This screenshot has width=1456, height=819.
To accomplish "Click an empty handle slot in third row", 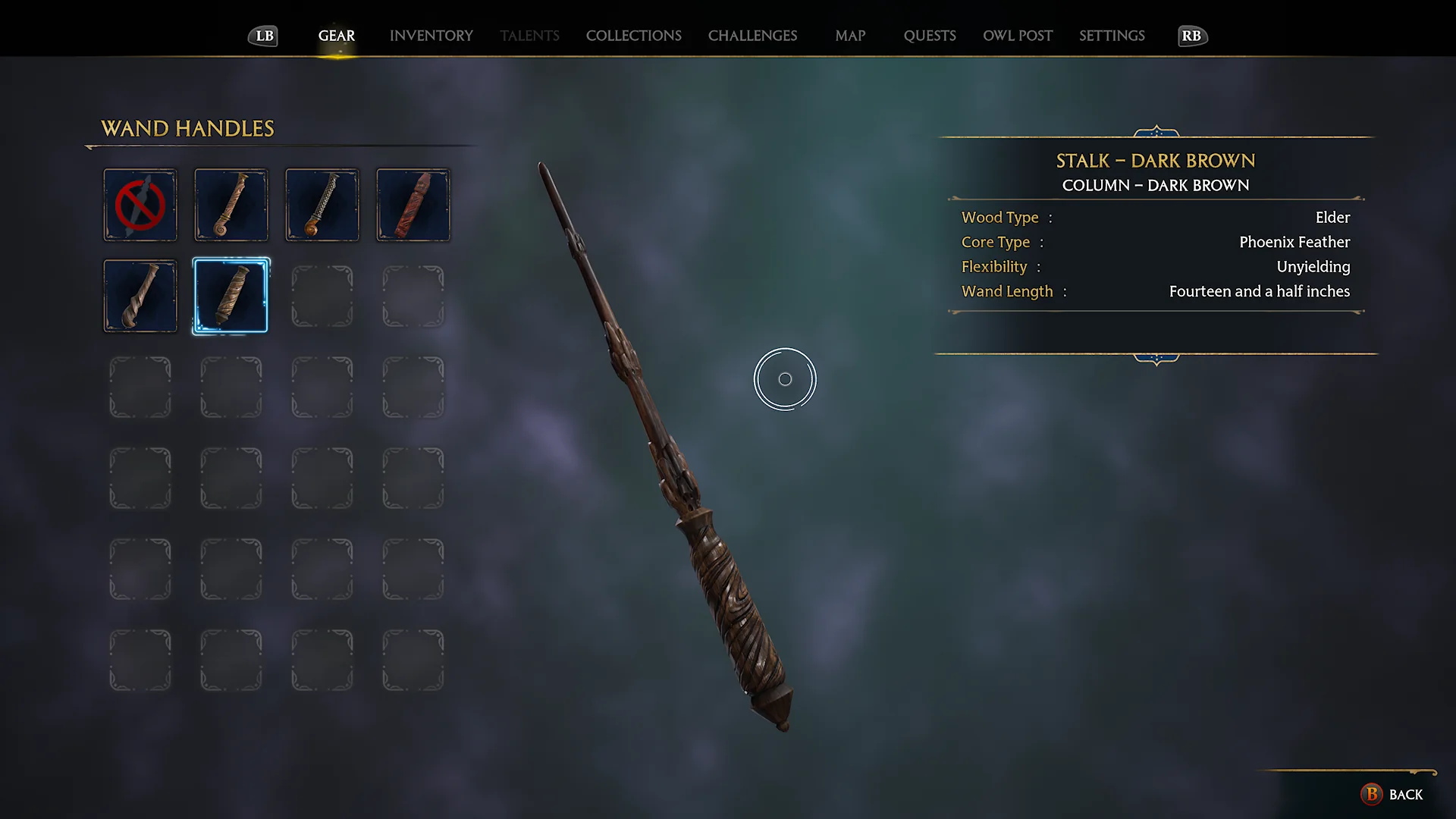I will click(x=140, y=387).
